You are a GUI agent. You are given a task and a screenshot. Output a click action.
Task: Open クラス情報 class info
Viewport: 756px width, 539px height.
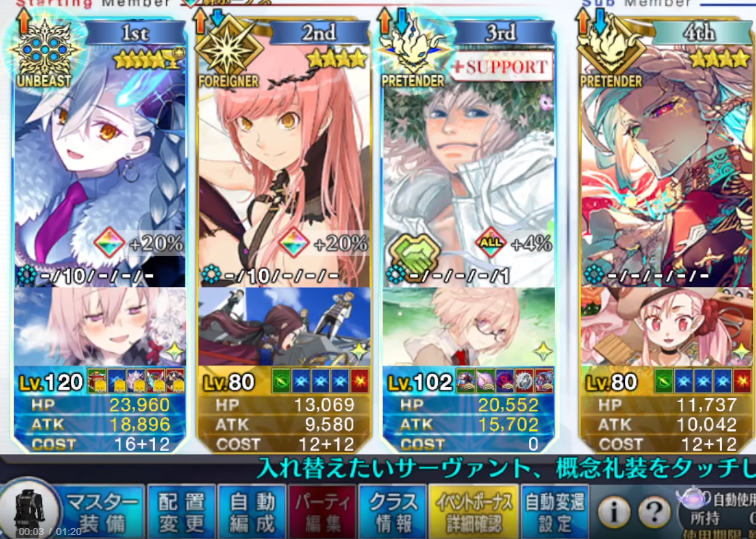click(393, 510)
